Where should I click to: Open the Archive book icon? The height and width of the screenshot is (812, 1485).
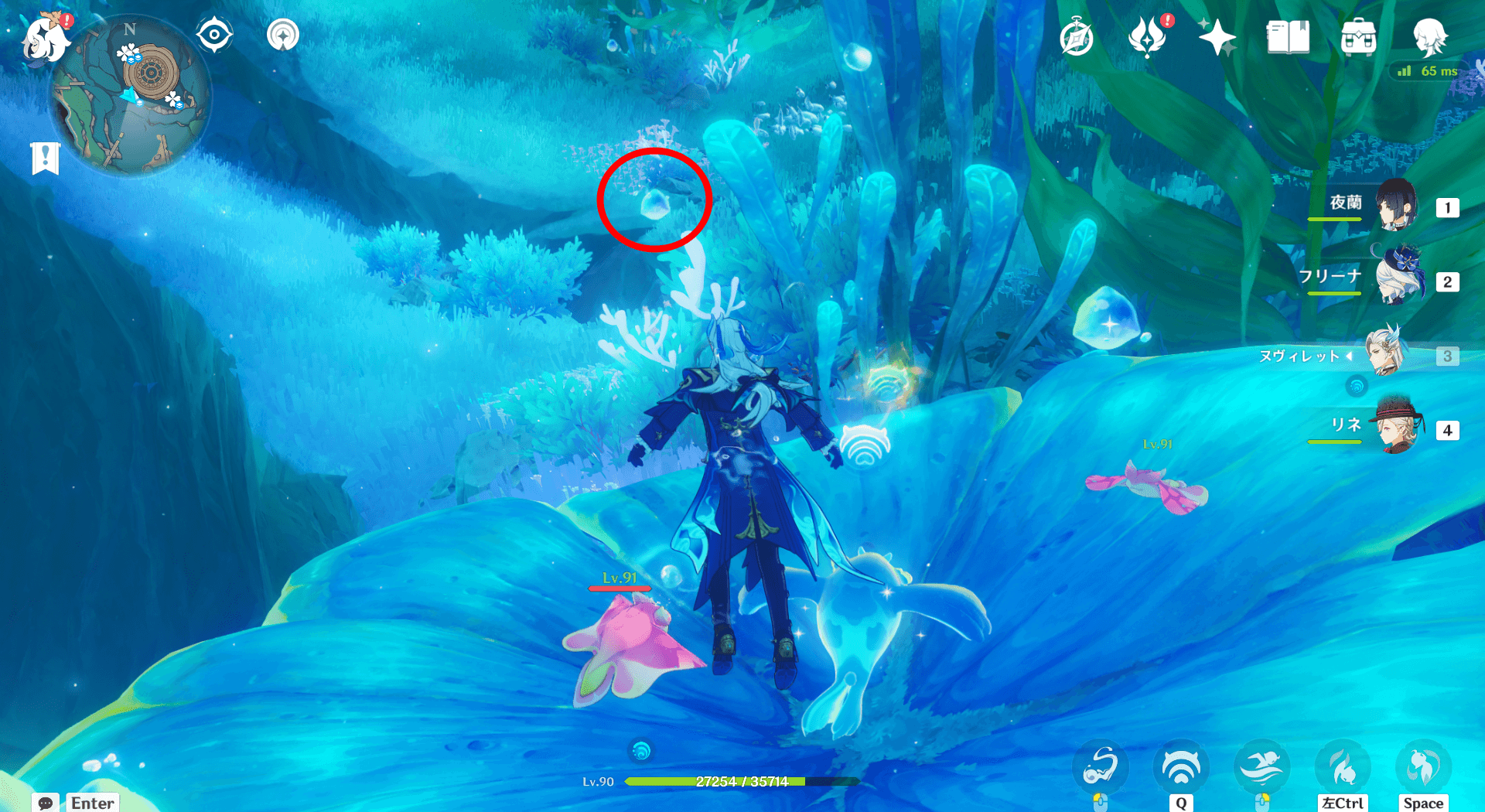1288,36
